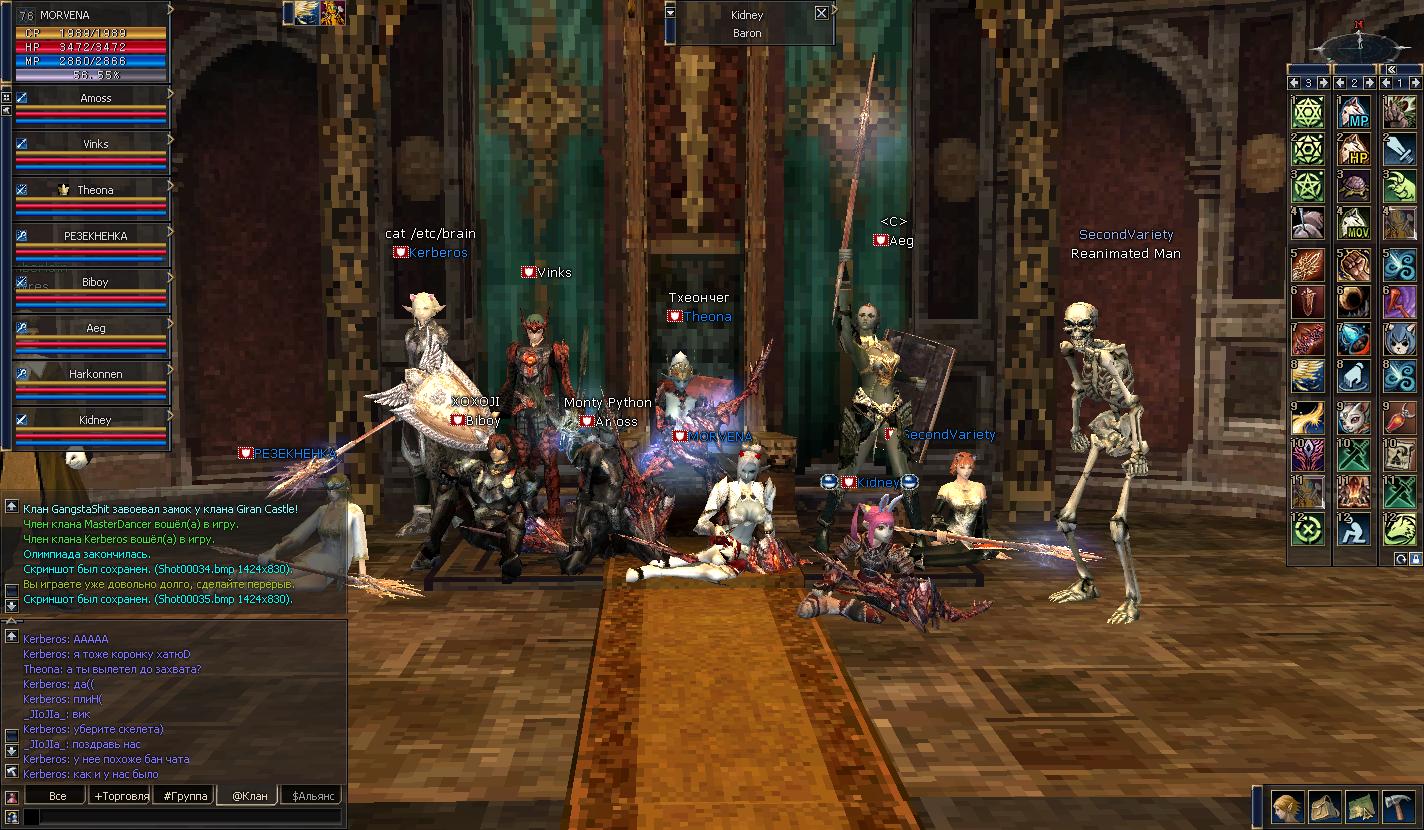The height and width of the screenshot is (830, 1424).
Task: Open the map icon
Action: tap(1361, 805)
